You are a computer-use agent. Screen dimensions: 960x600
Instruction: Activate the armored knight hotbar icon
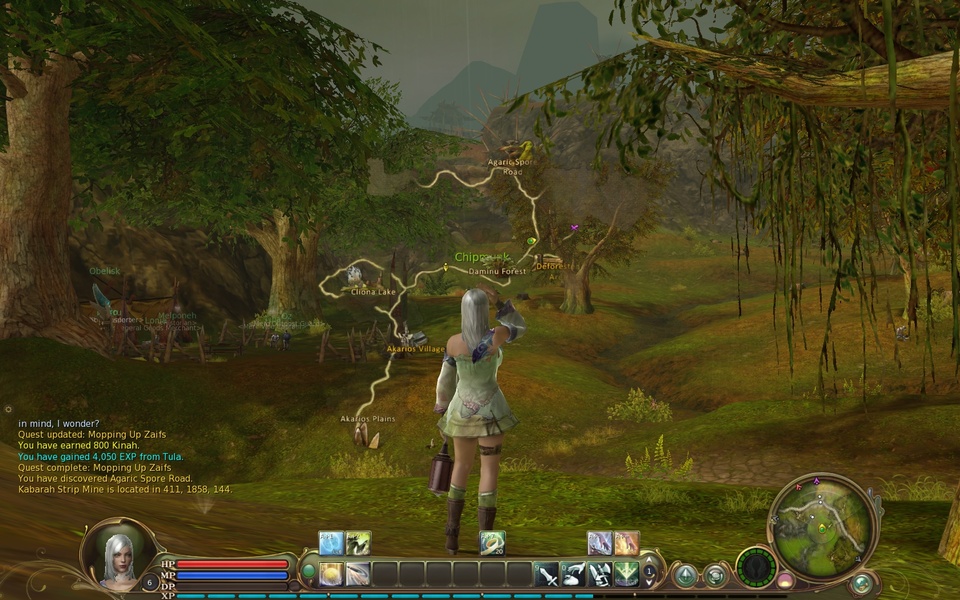(x=600, y=574)
